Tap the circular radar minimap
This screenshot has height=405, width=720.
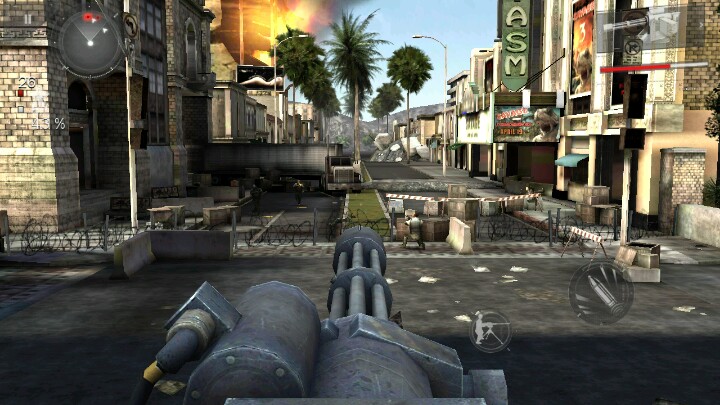click(90, 42)
